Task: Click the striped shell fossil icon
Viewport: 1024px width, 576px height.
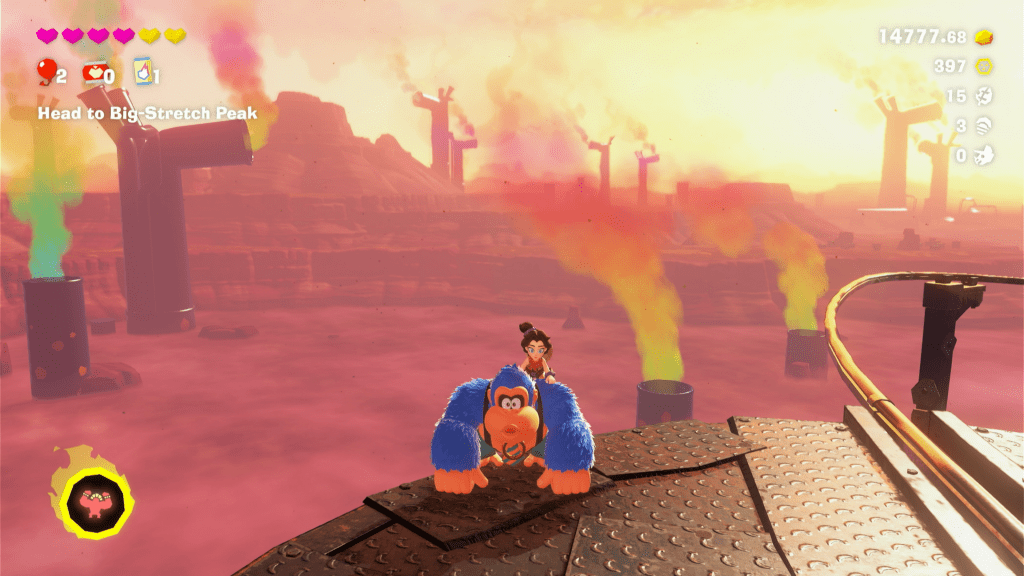Action: (x=985, y=126)
